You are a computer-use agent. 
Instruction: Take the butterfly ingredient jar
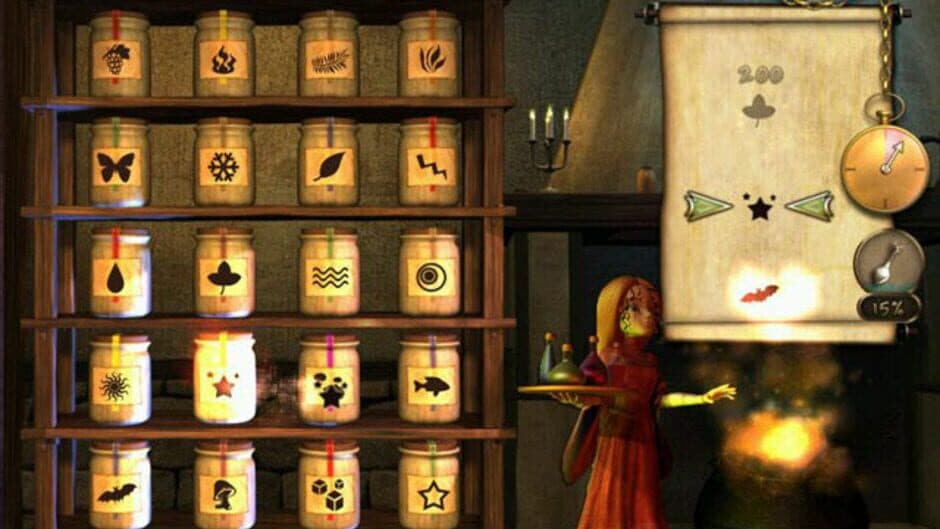tap(118, 166)
